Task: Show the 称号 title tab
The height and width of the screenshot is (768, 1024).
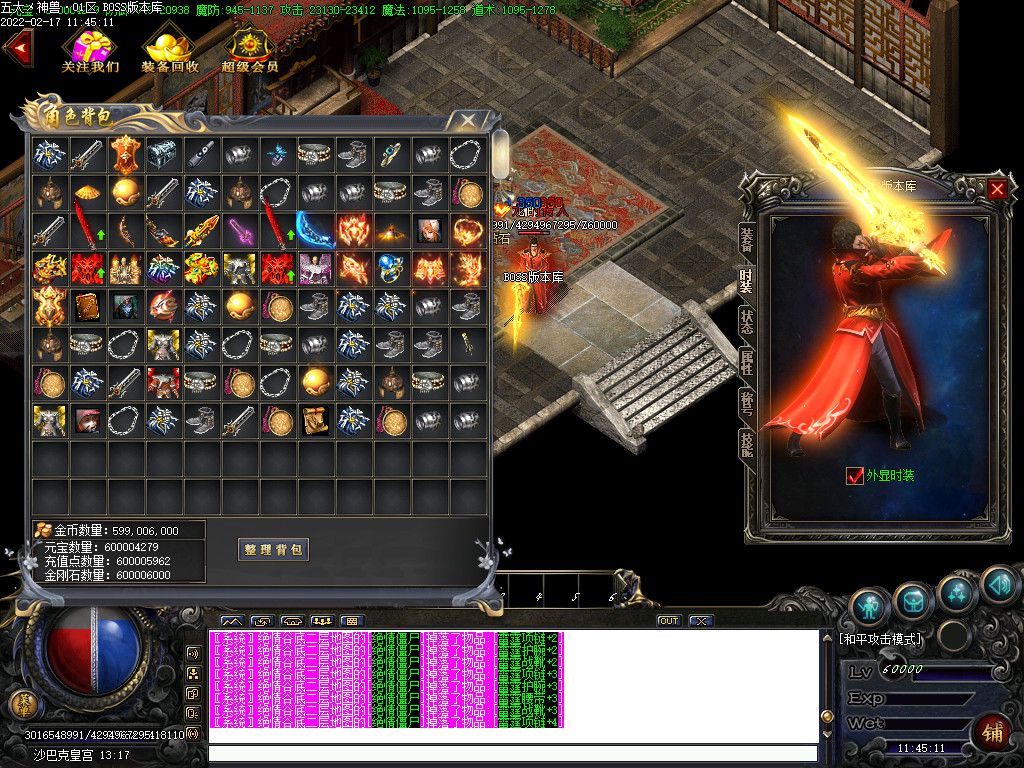Action: coord(747,402)
